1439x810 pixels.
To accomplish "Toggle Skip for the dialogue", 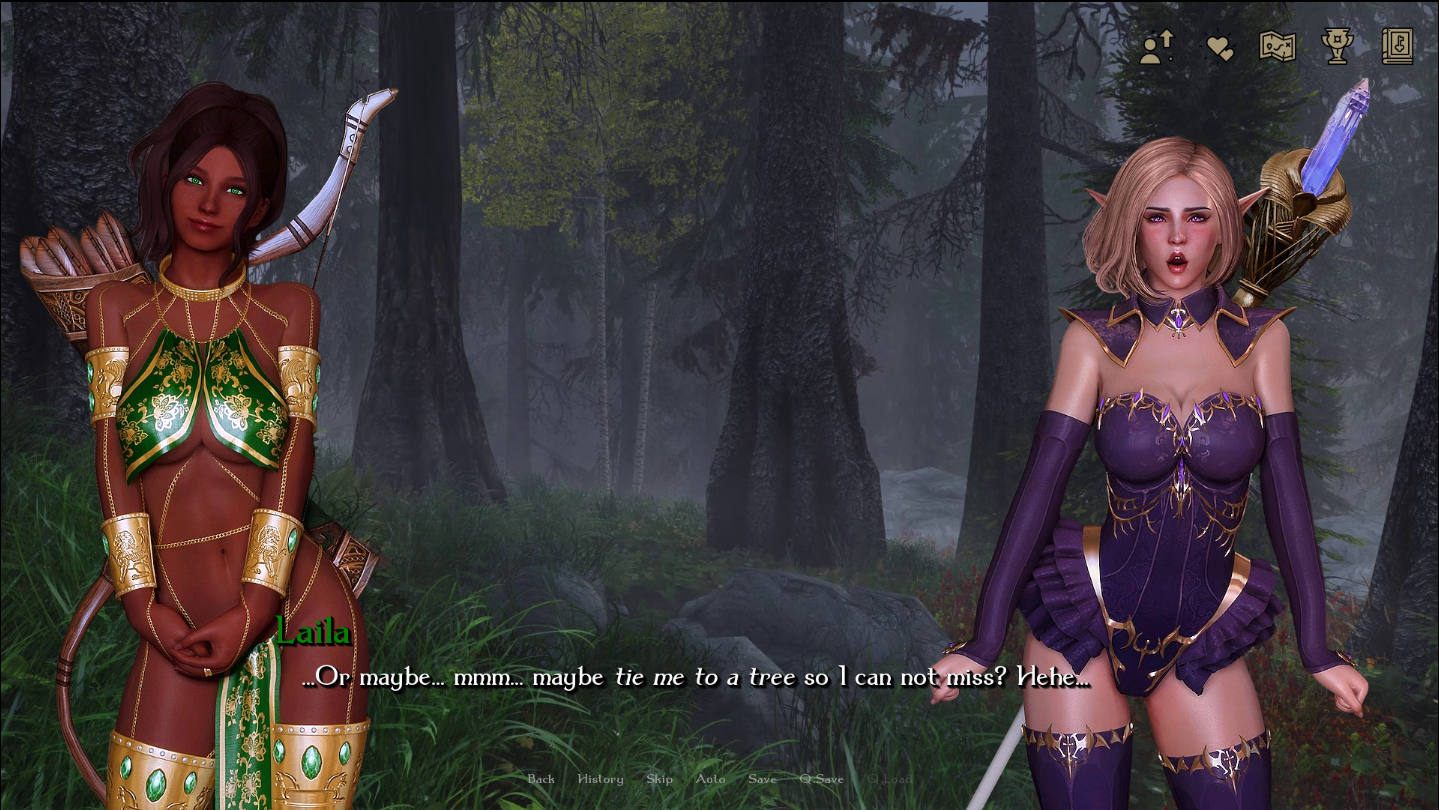I will [x=659, y=779].
